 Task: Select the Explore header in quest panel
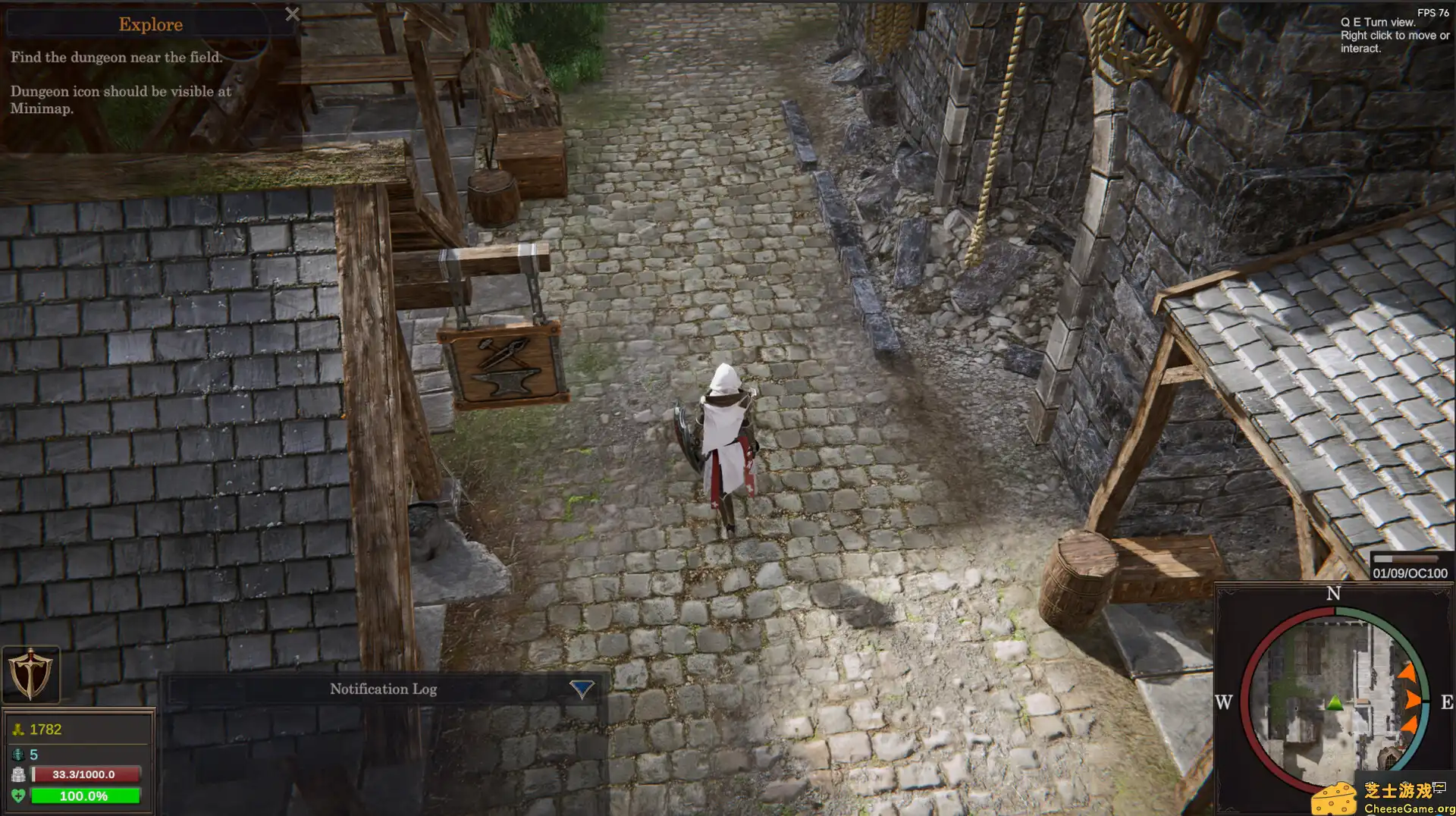pyautogui.click(x=149, y=24)
